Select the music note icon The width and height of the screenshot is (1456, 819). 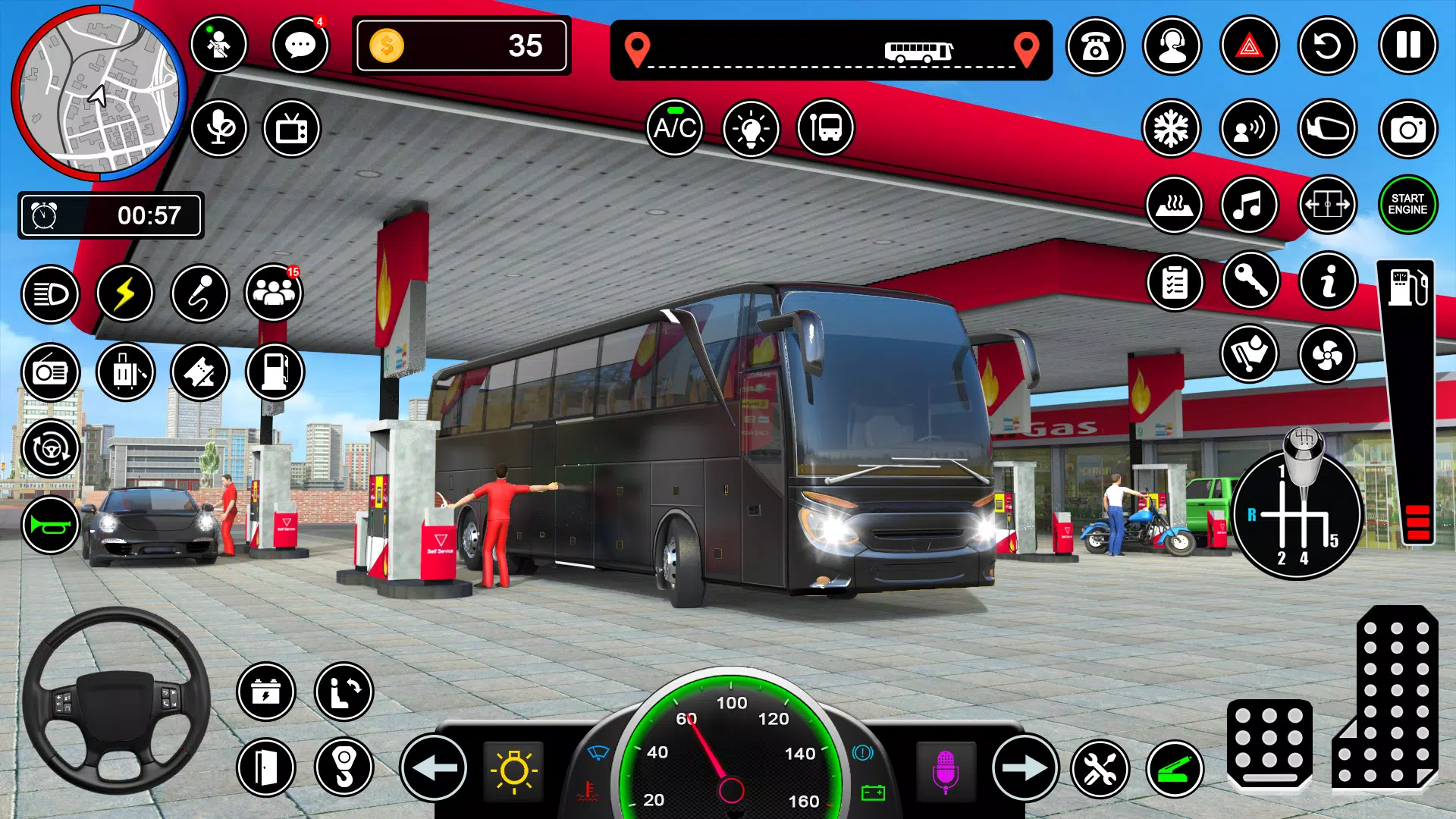(x=1250, y=206)
